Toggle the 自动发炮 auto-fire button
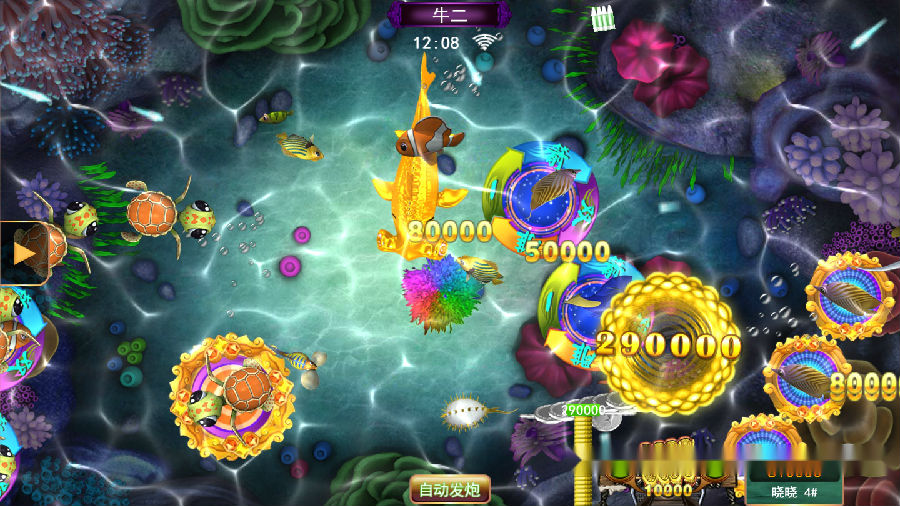Image resolution: width=900 pixels, height=506 pixels. coord(449,489)
